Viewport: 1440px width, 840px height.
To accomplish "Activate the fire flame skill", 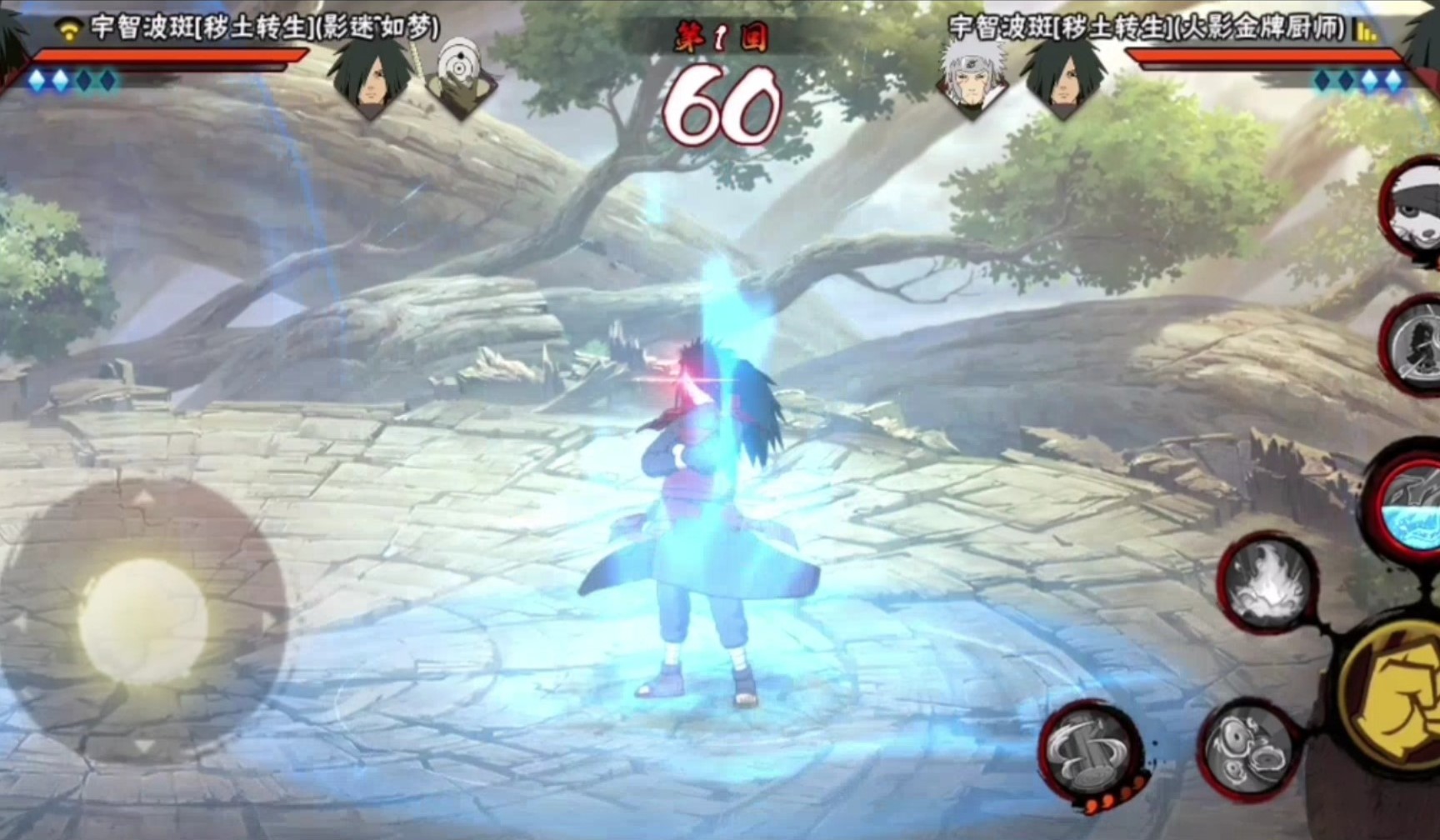I will 1267,583.
